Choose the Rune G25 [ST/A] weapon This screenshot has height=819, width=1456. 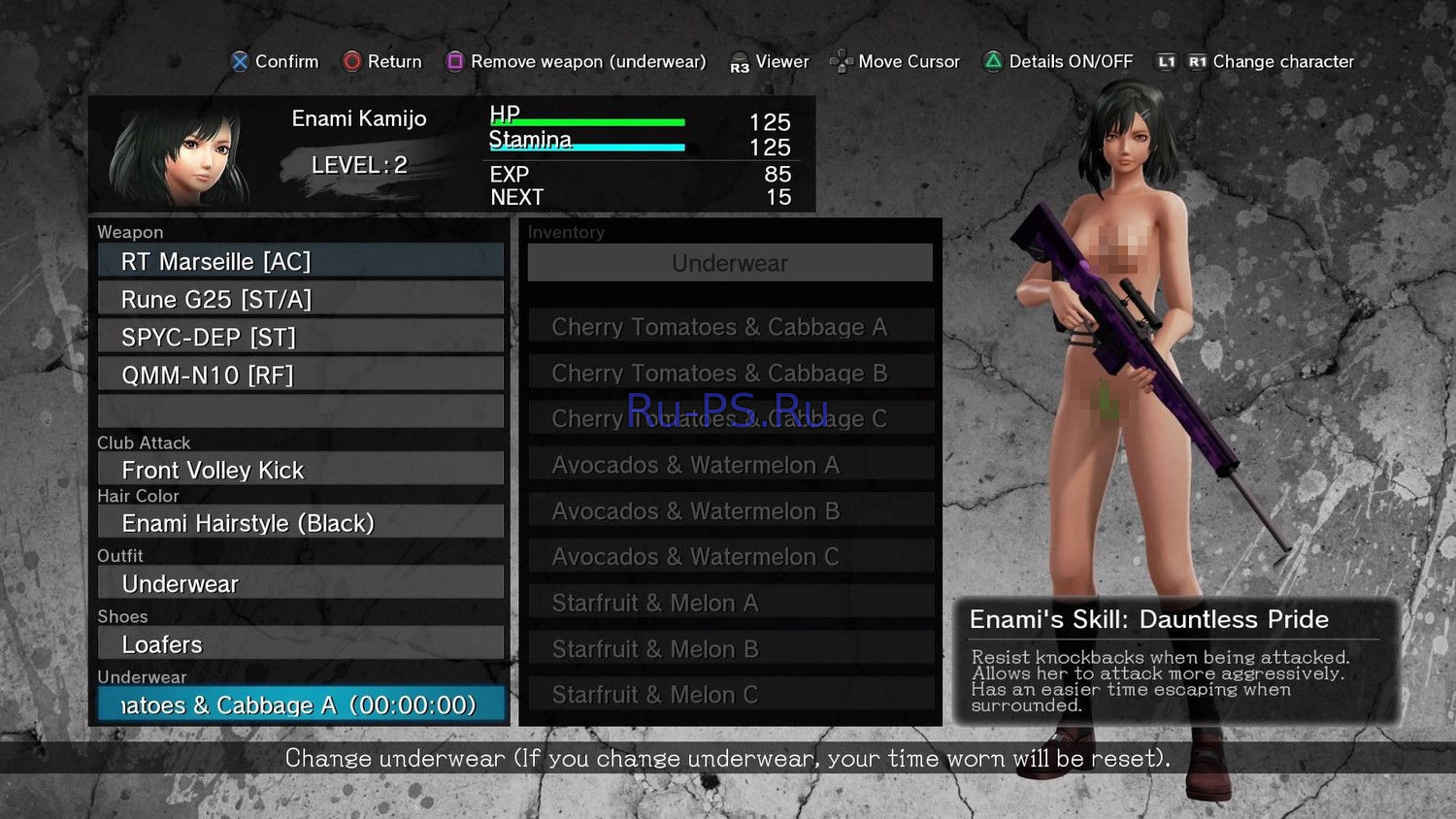(301, 299)
